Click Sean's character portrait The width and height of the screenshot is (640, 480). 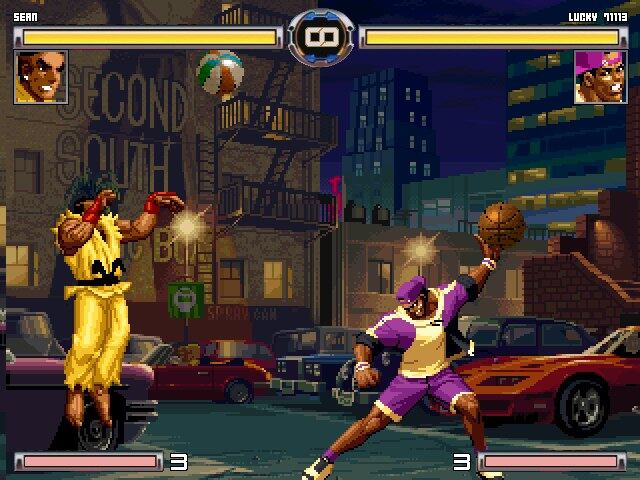(41, 78)
